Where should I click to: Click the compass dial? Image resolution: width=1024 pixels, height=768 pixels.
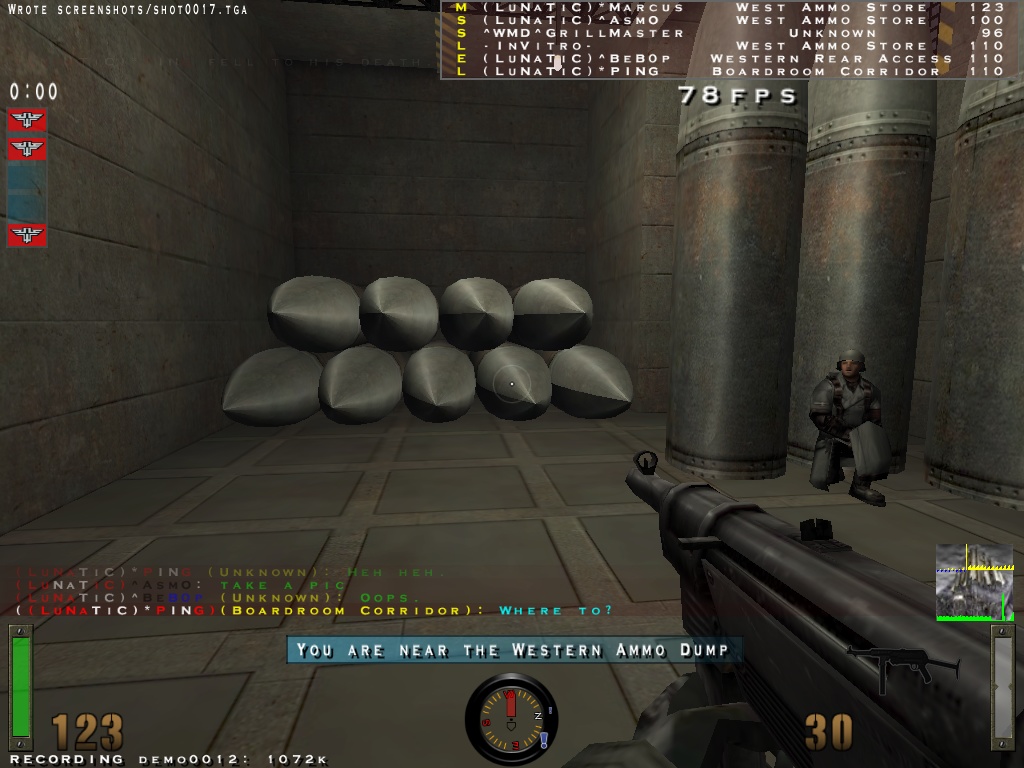tap(510, 713)
